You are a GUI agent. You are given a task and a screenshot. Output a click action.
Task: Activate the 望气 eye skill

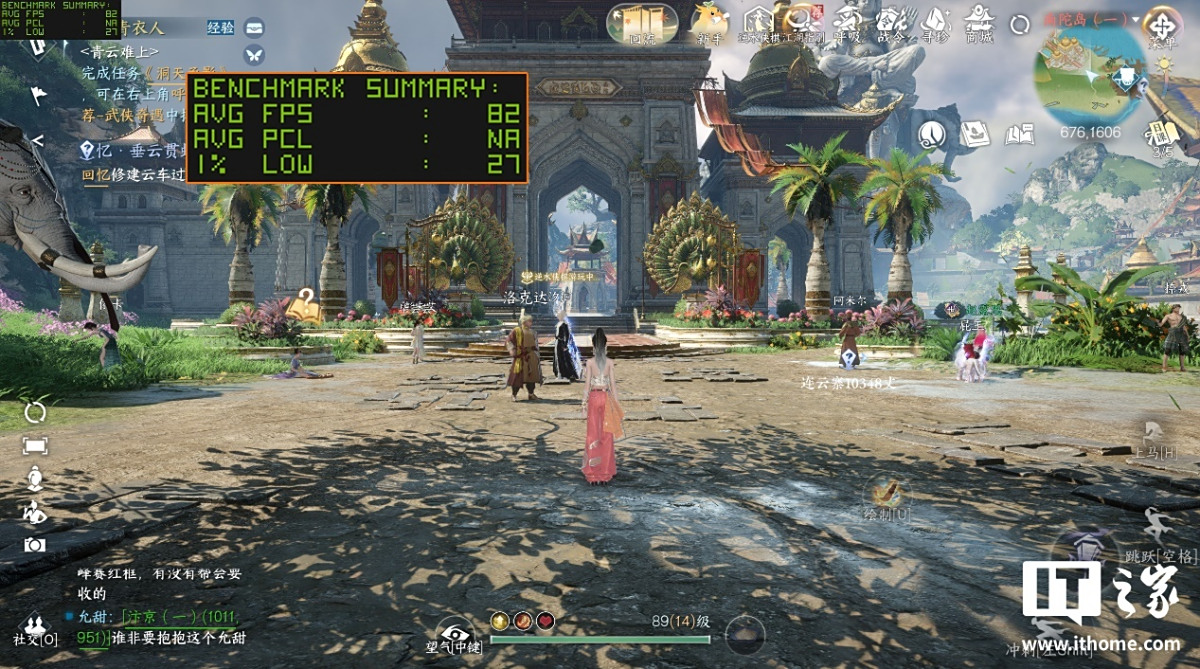(x=455, y=634)
